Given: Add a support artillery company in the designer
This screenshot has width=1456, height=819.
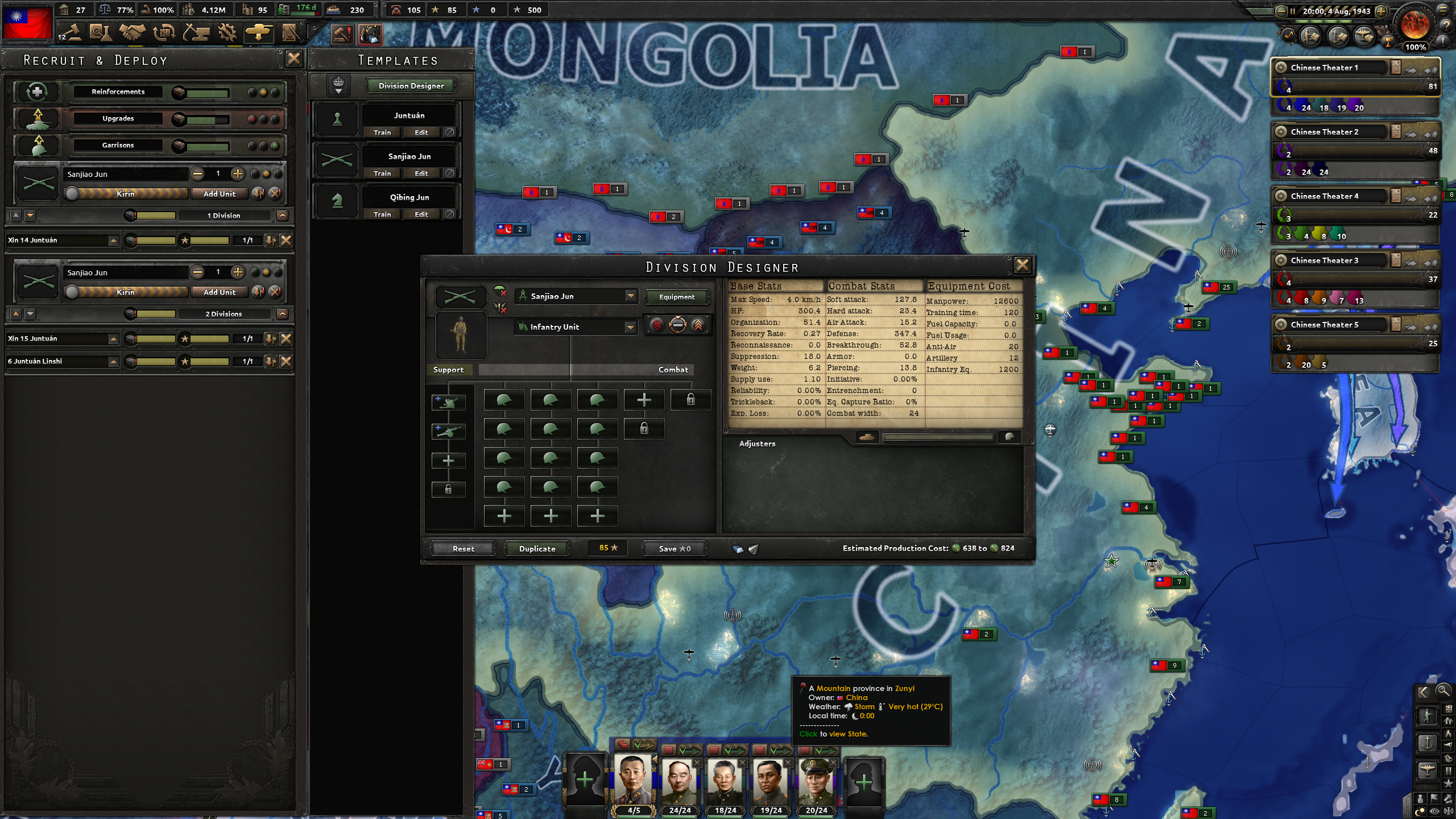Looking at the screenshot, I should pyautogui.click(x=449, y=431).
